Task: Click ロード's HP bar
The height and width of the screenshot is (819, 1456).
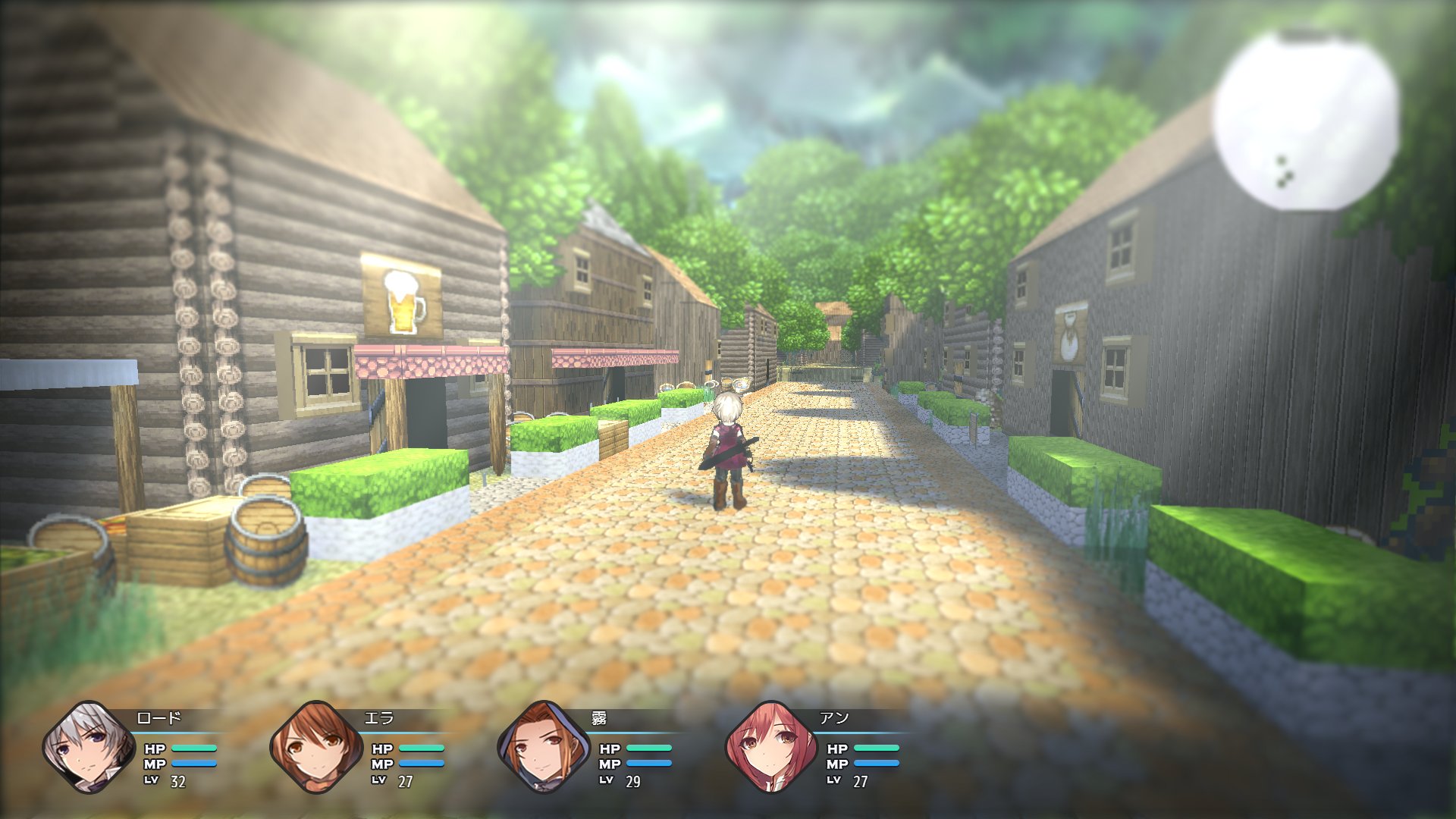Action: click(x=196, y=747)
